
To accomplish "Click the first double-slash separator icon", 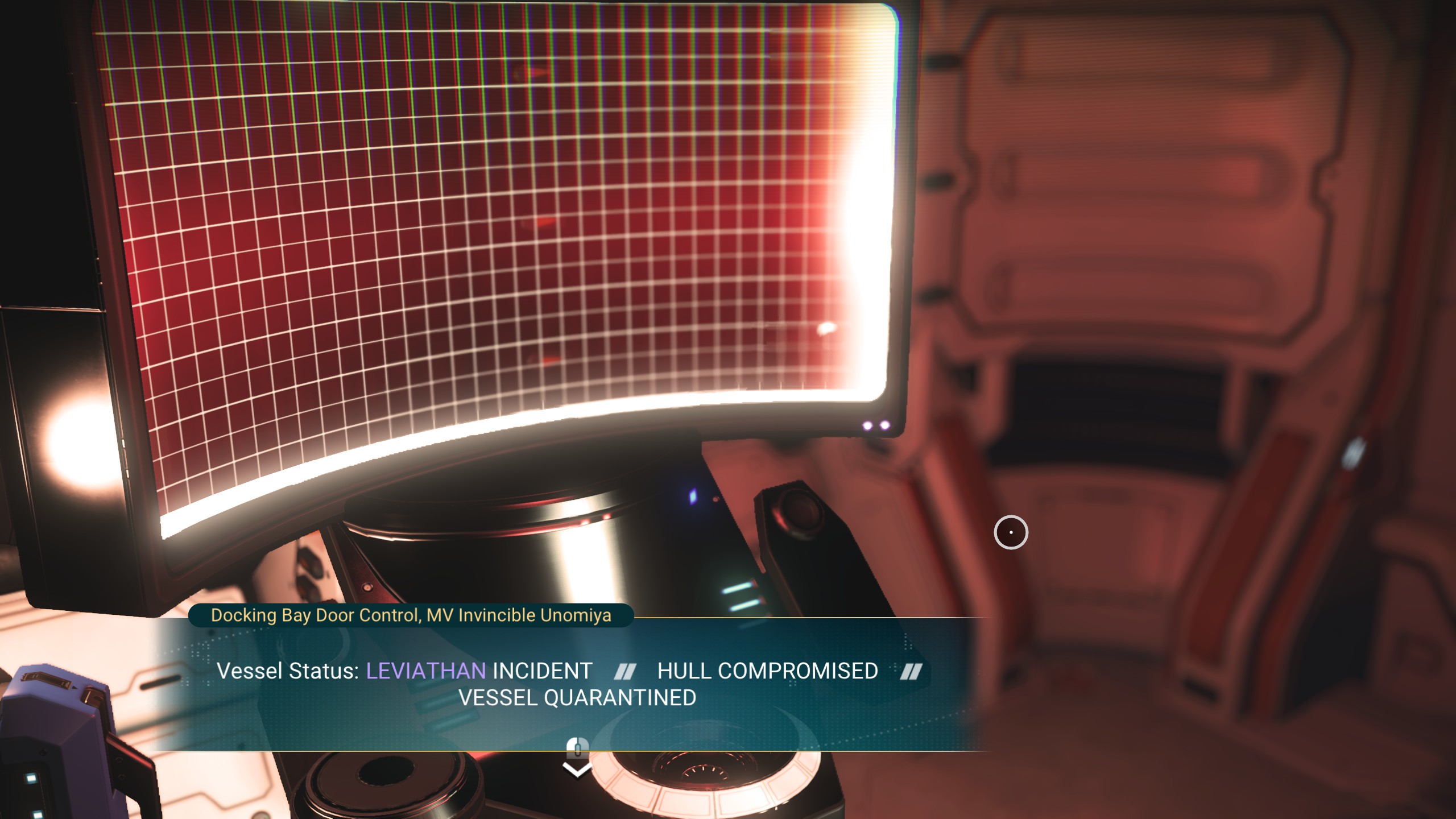I will coord(626,671).
